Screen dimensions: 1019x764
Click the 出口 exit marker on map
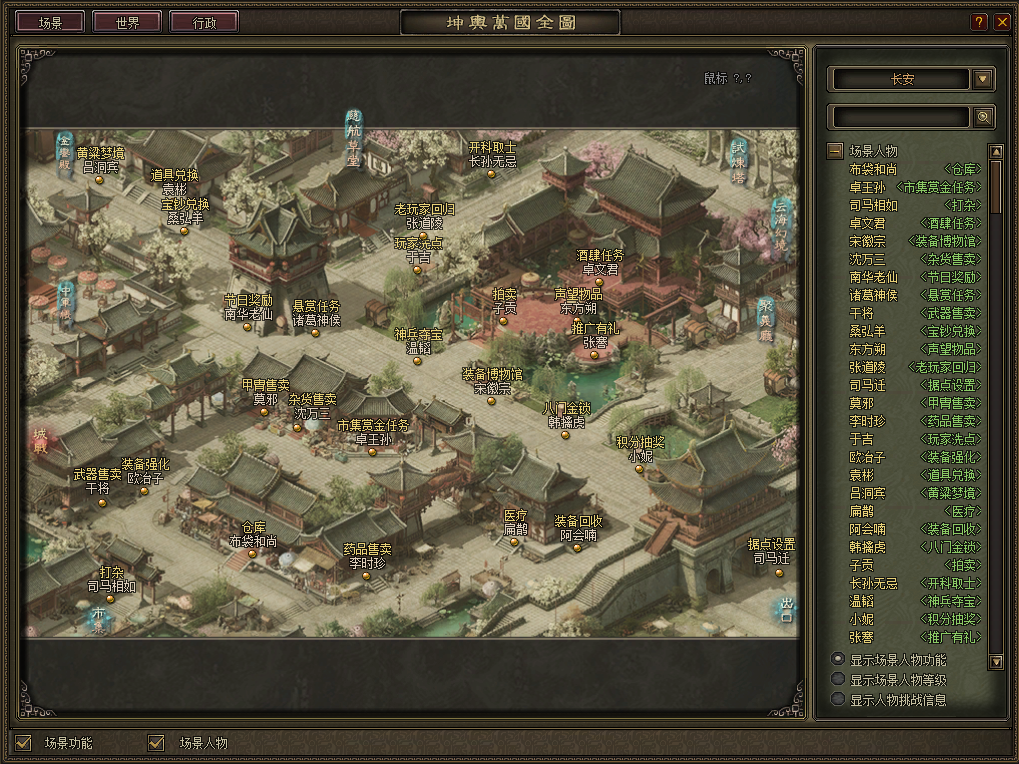click(787, 609)
